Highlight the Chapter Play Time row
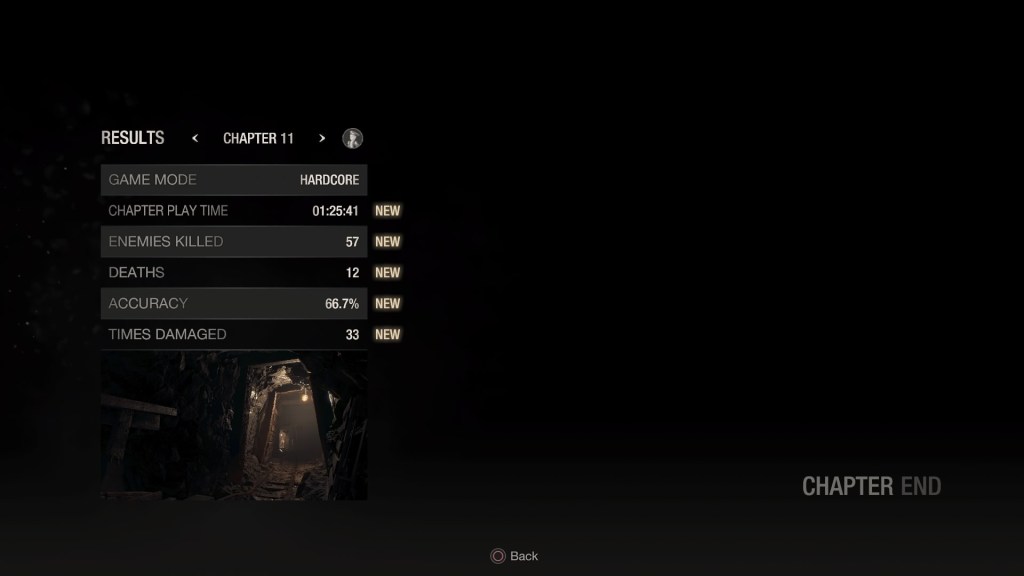The height and width of the screenshot is (576, 1024). (x=233, y=211)
